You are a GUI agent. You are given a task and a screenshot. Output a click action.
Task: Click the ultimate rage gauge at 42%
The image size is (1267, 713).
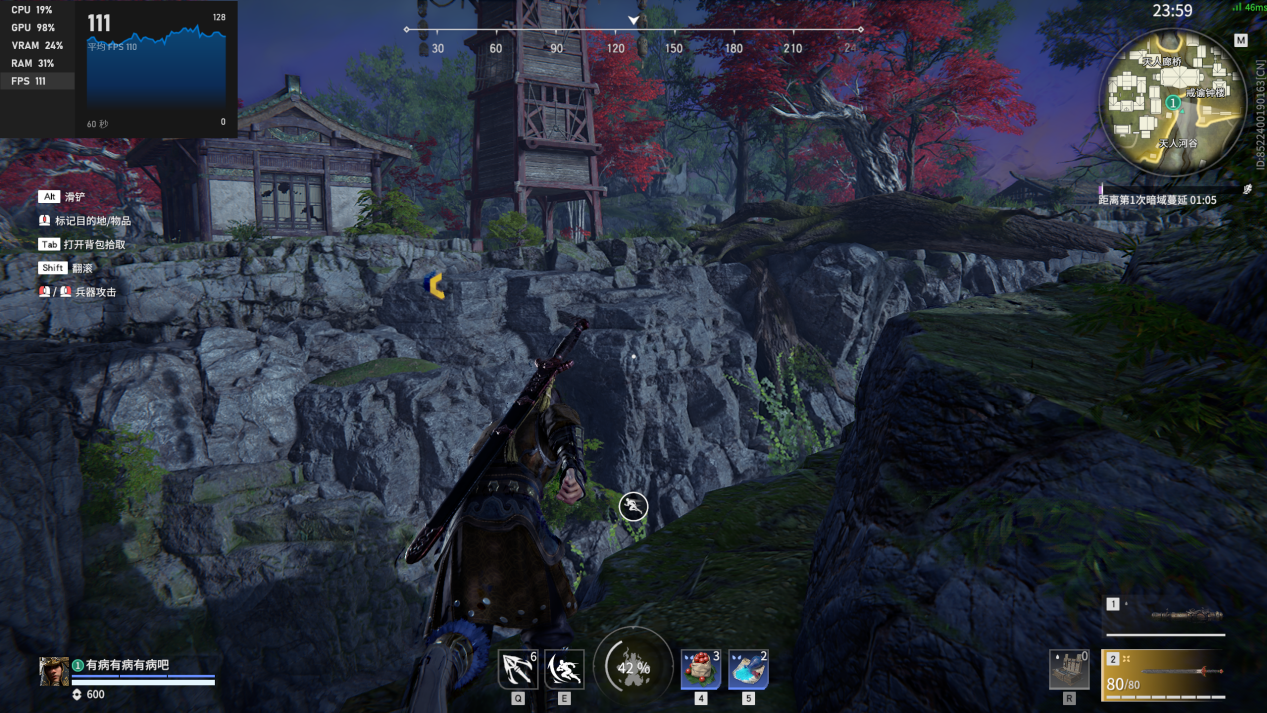click(x=633, y=667)
